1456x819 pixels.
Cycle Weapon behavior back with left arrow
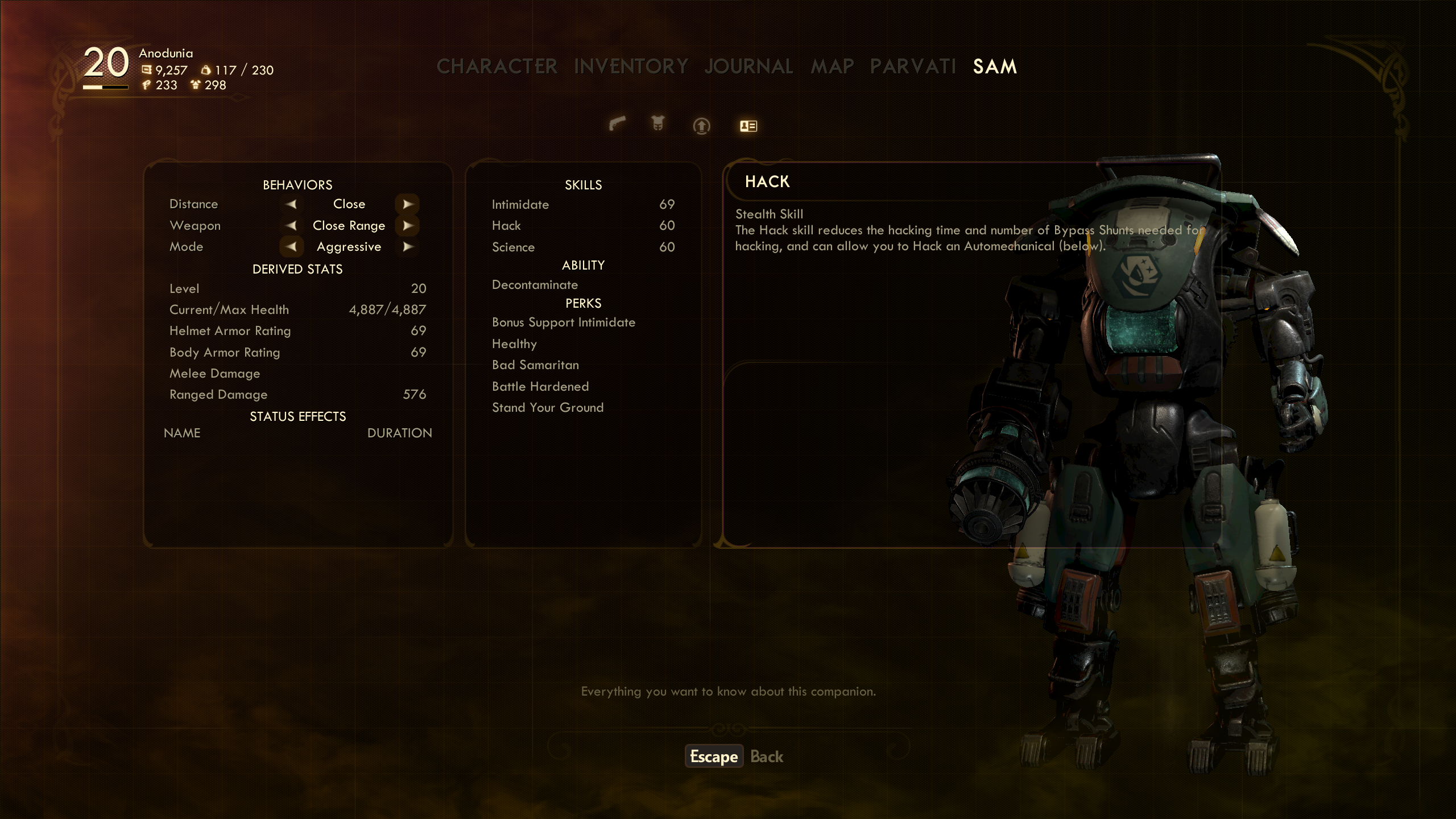[291, 226]
